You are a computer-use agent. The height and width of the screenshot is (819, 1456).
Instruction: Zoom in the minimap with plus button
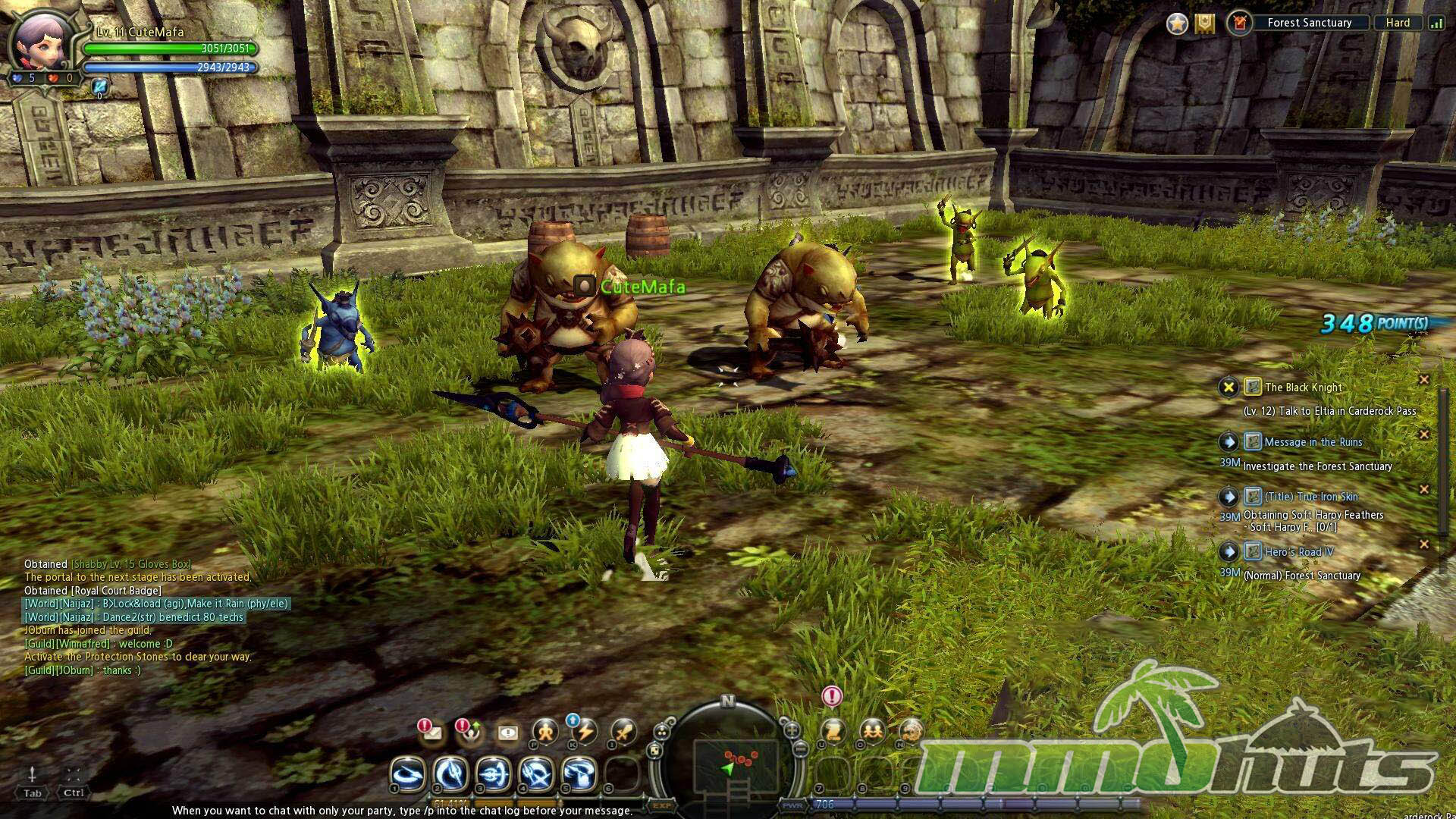[791, 730]
